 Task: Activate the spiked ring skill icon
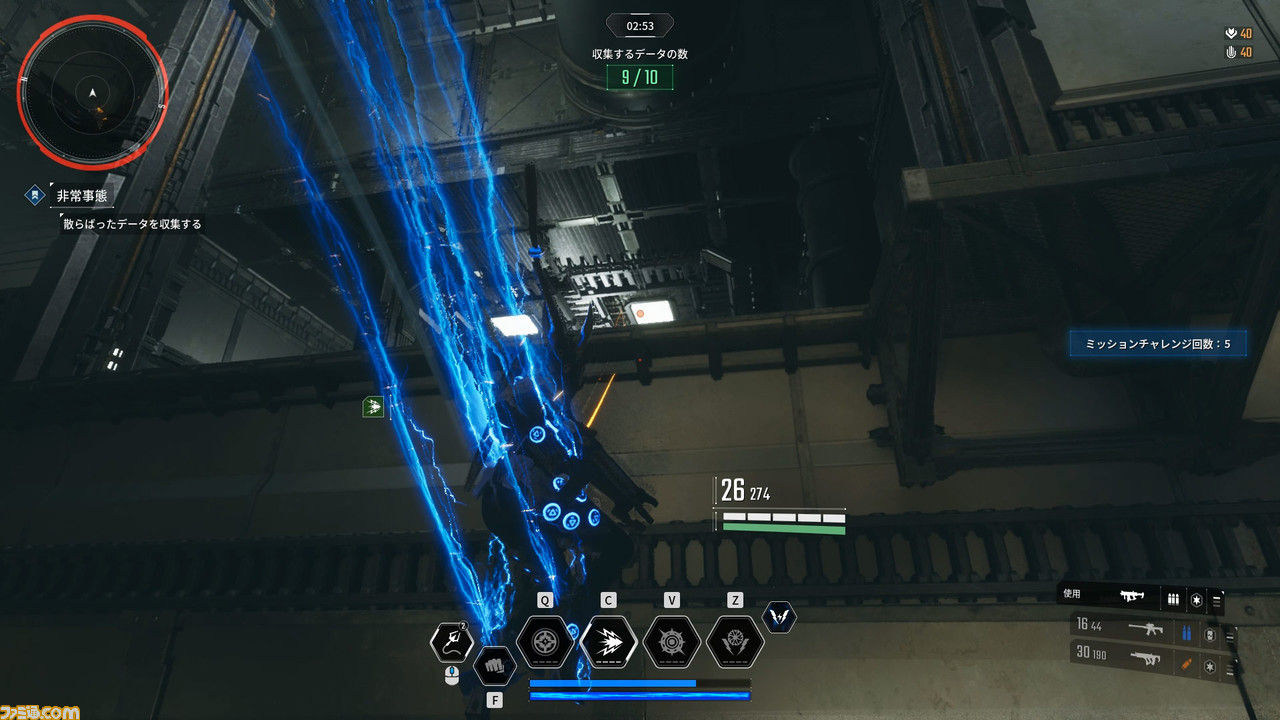(x=672, y=641)
